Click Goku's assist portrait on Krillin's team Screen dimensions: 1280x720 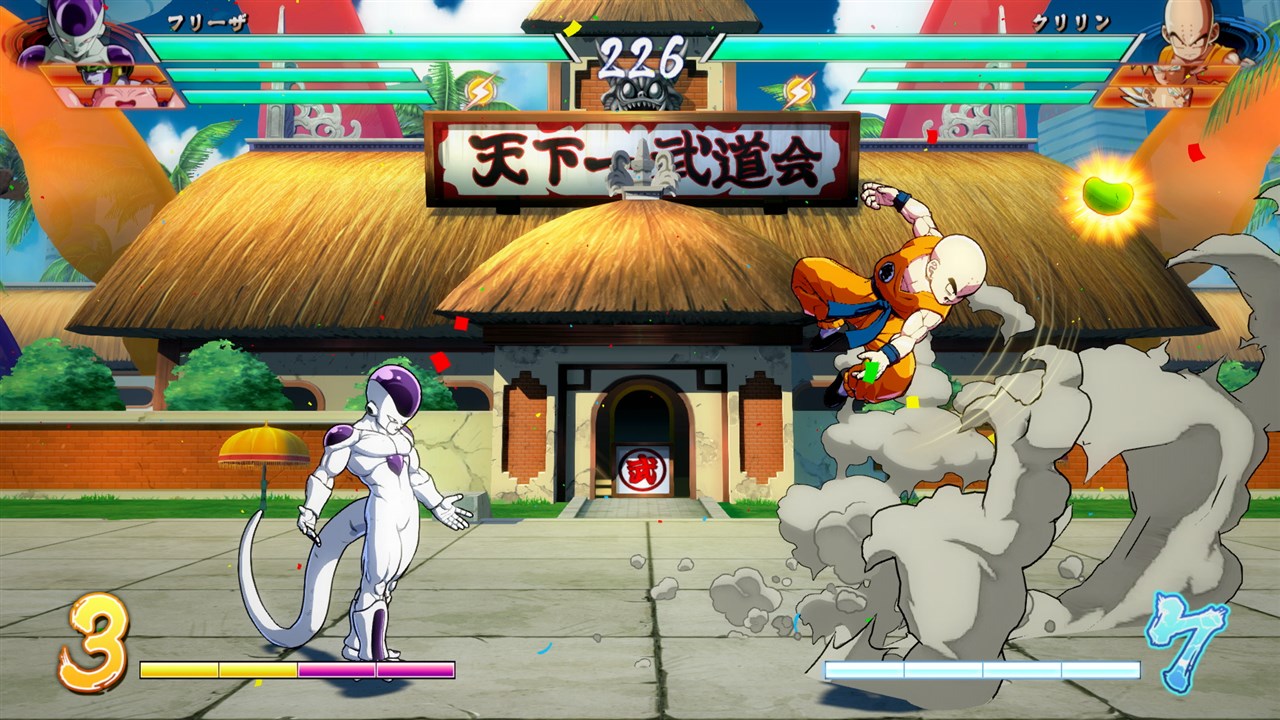tap(1175, 73)
